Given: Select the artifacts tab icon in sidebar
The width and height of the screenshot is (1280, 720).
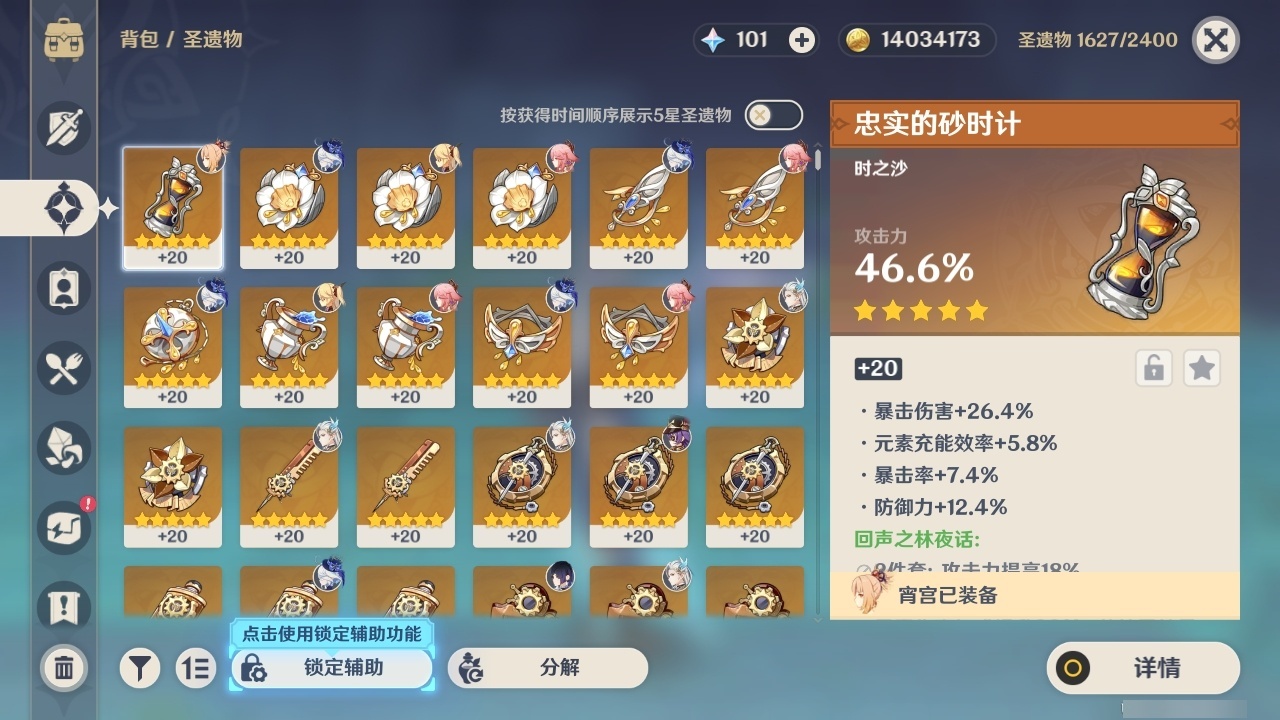Looking at the screenshot, I should (x=63, y=208).
